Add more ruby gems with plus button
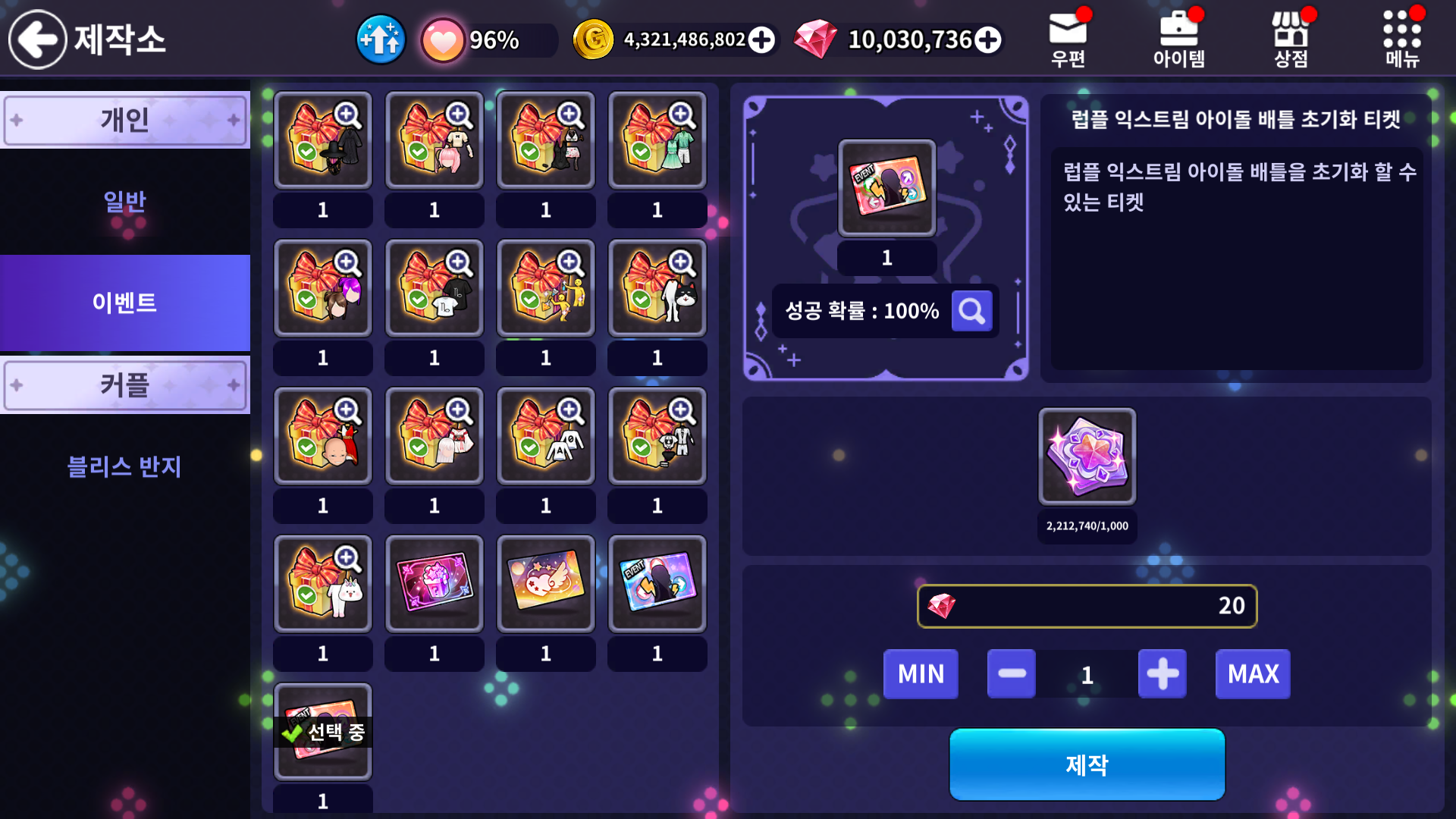This screenshot has width=1456, height=819. tap(987, 40)
